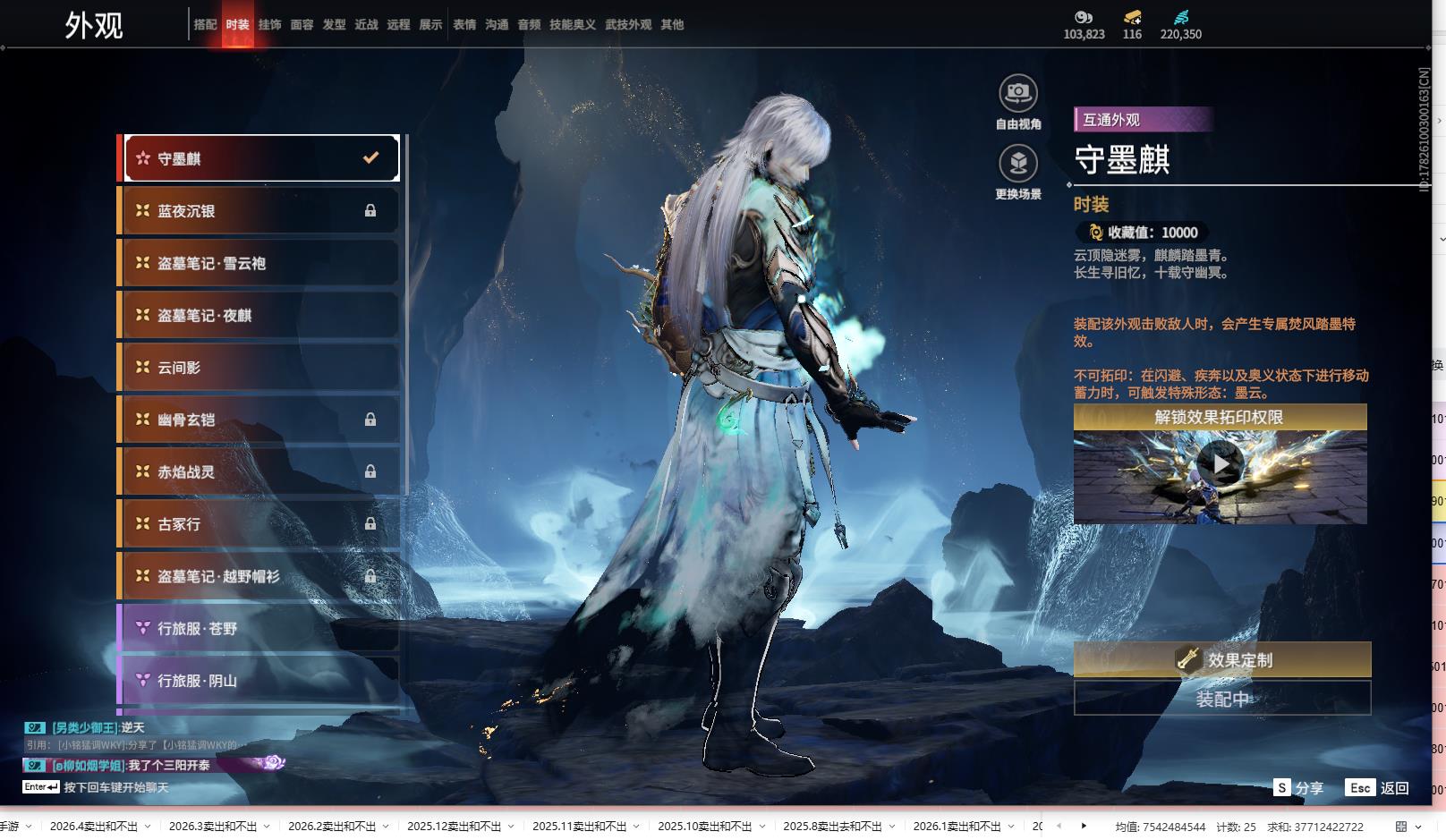Select the 古冢行 outfit entry
Screen dimensions: 1446x840
259,524
